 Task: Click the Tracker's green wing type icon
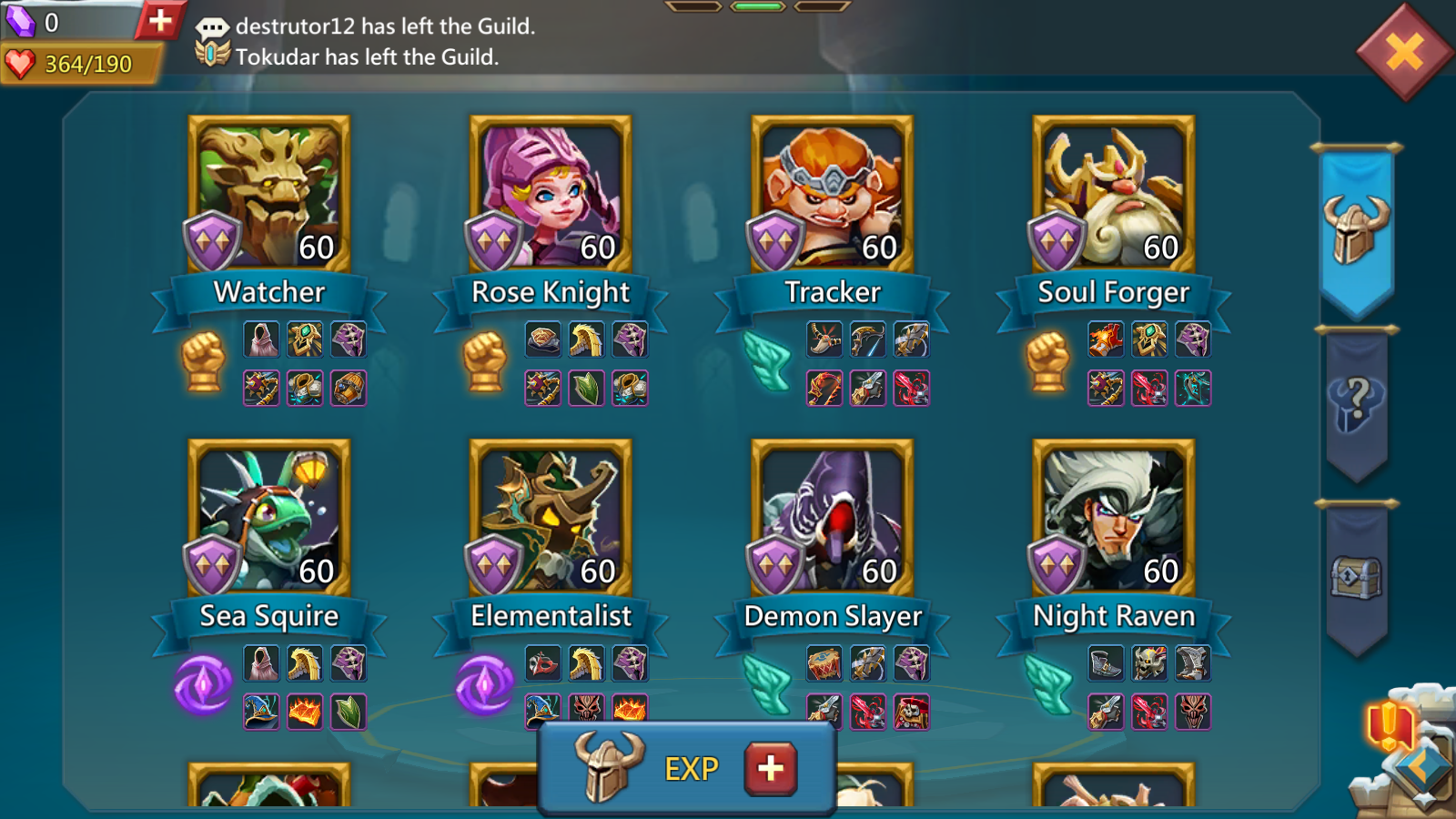tap(766, 361)
